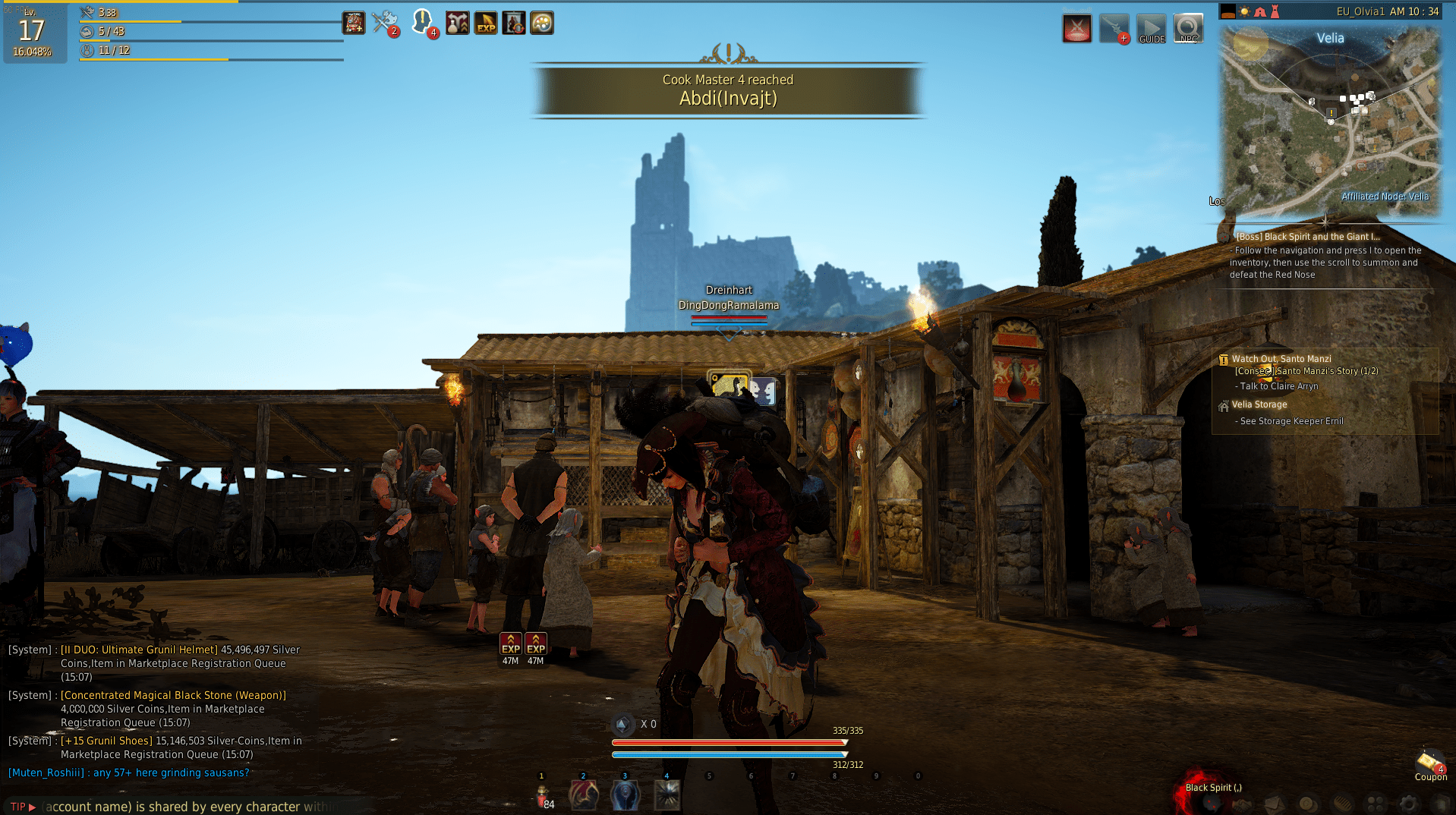Viewport: 1456px width, 815px height.
Task: Select the crossed sword-and-axe combat notification icon
Action: (383, 21)
